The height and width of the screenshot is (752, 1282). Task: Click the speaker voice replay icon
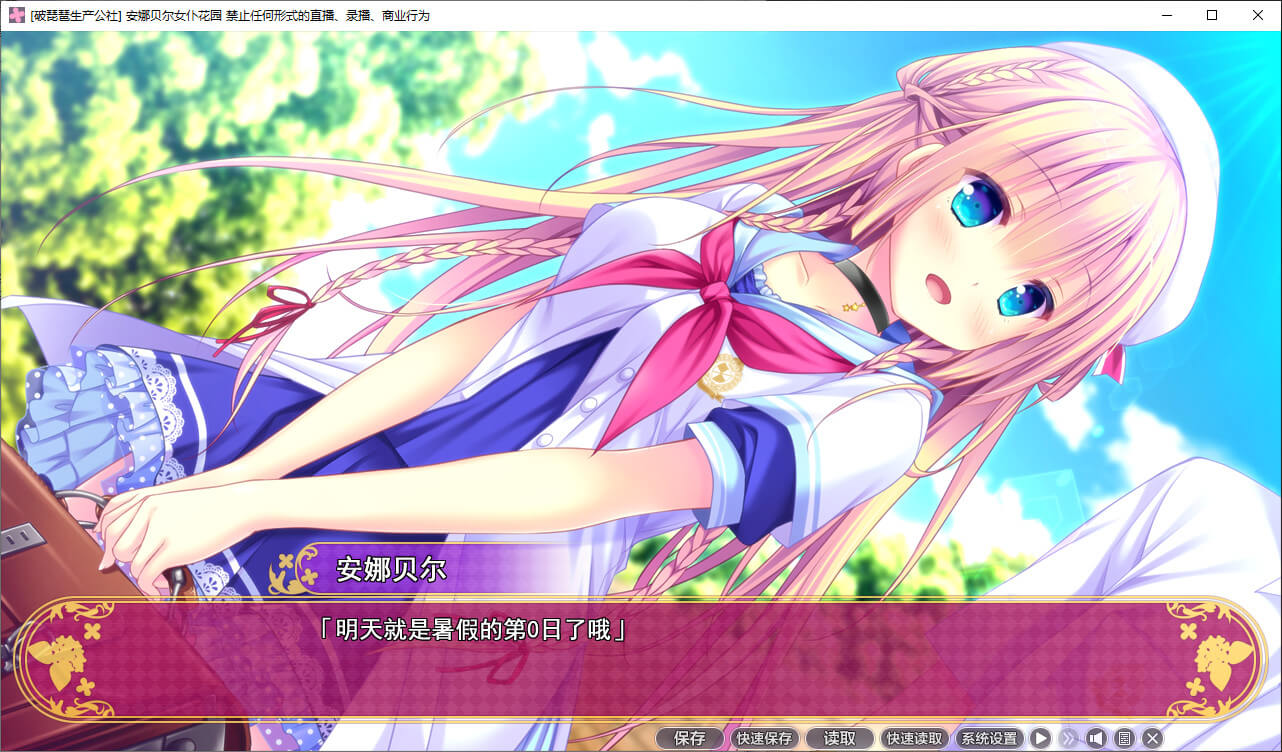(1096, 738)
